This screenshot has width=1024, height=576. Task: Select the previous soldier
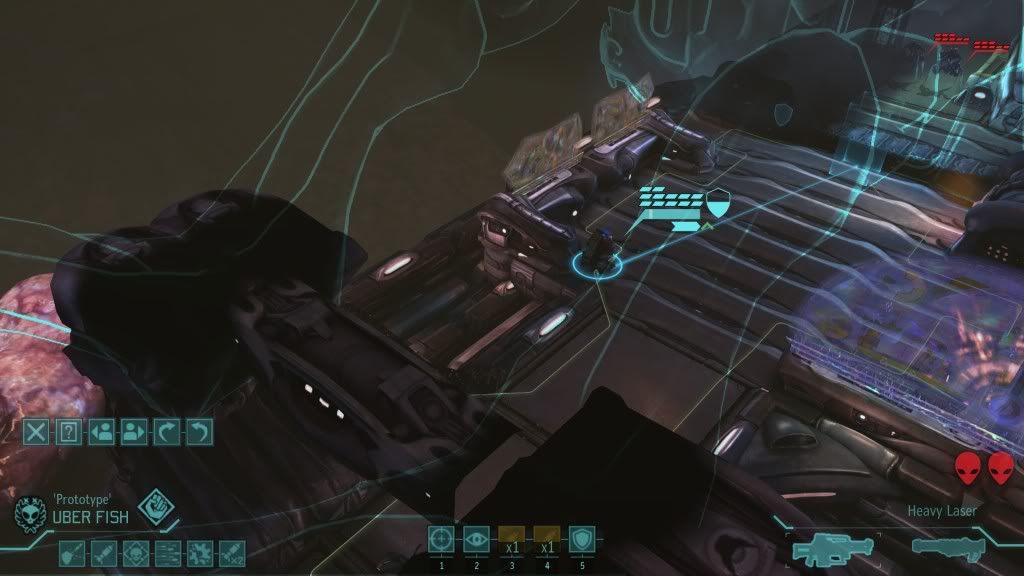coord(101,432)
